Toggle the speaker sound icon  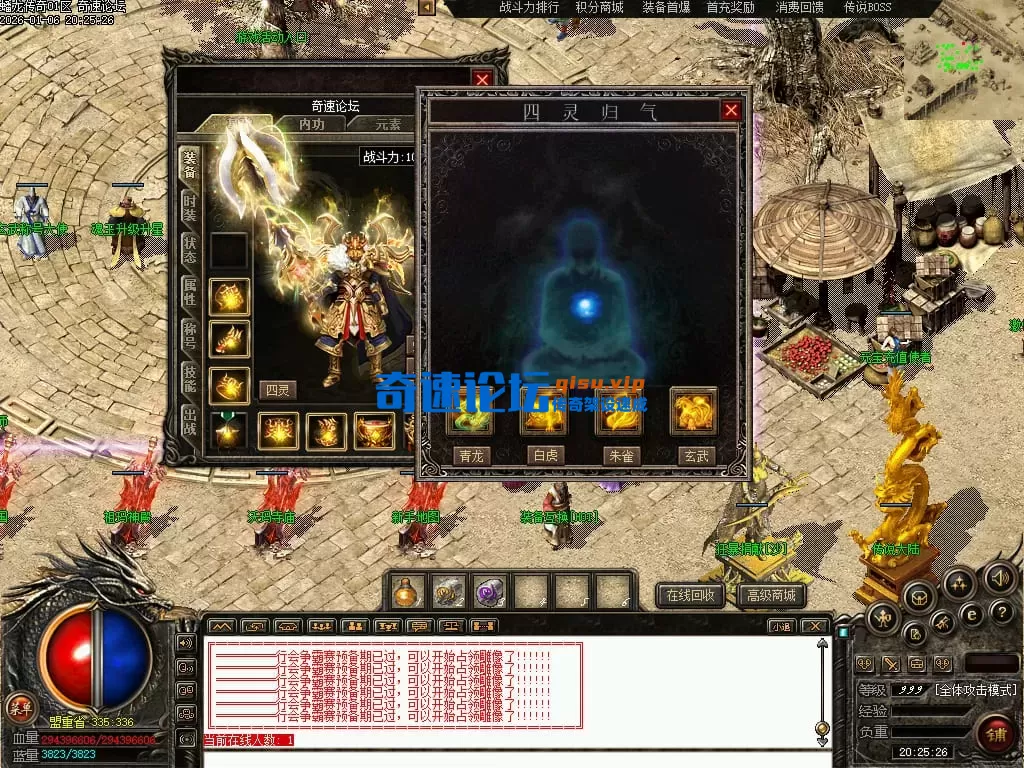click(x=1000, y=577)
